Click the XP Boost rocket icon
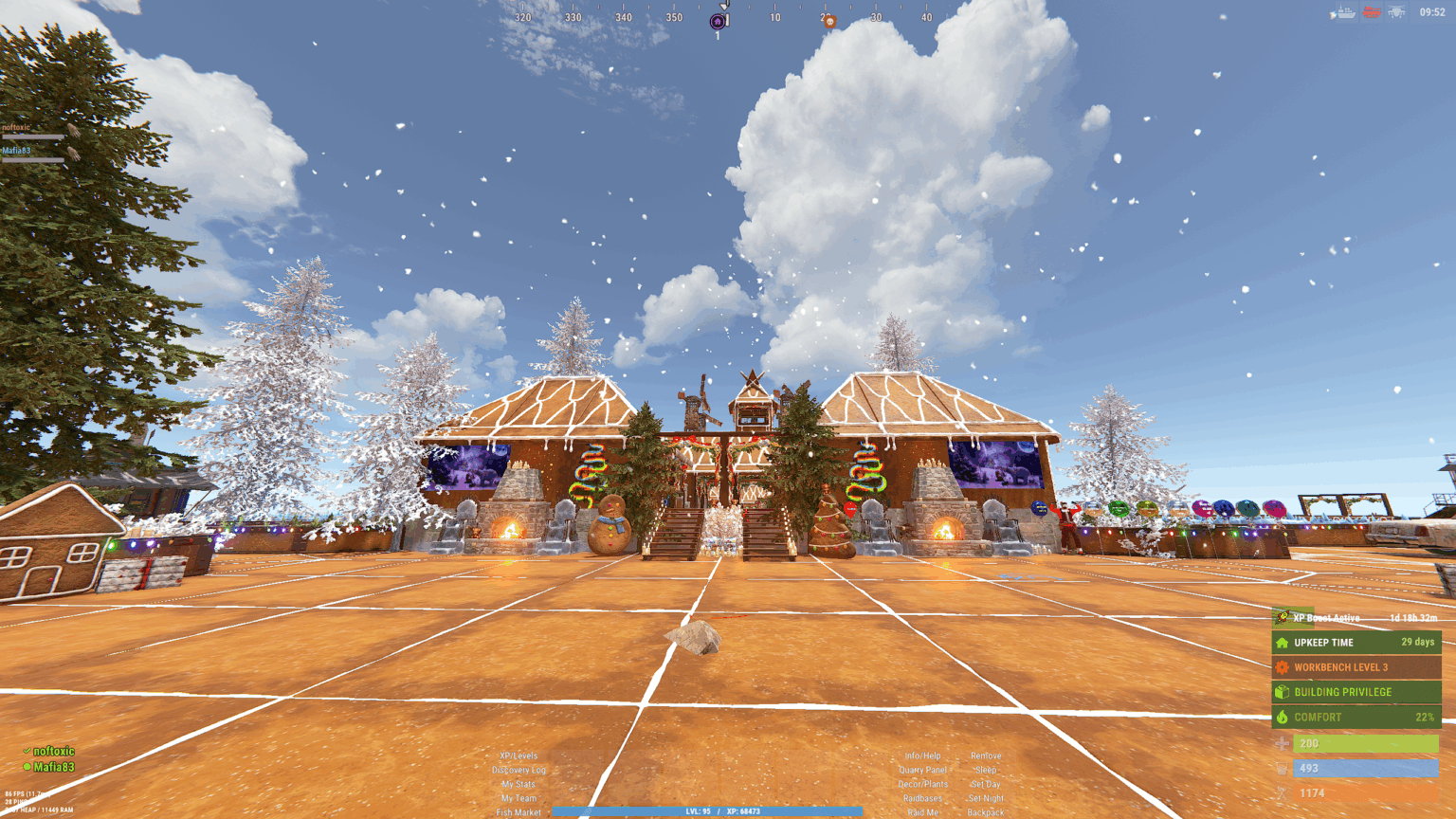Viewport: 1456px width, 819px height. pyautogui.click(x=1283, y=617)
